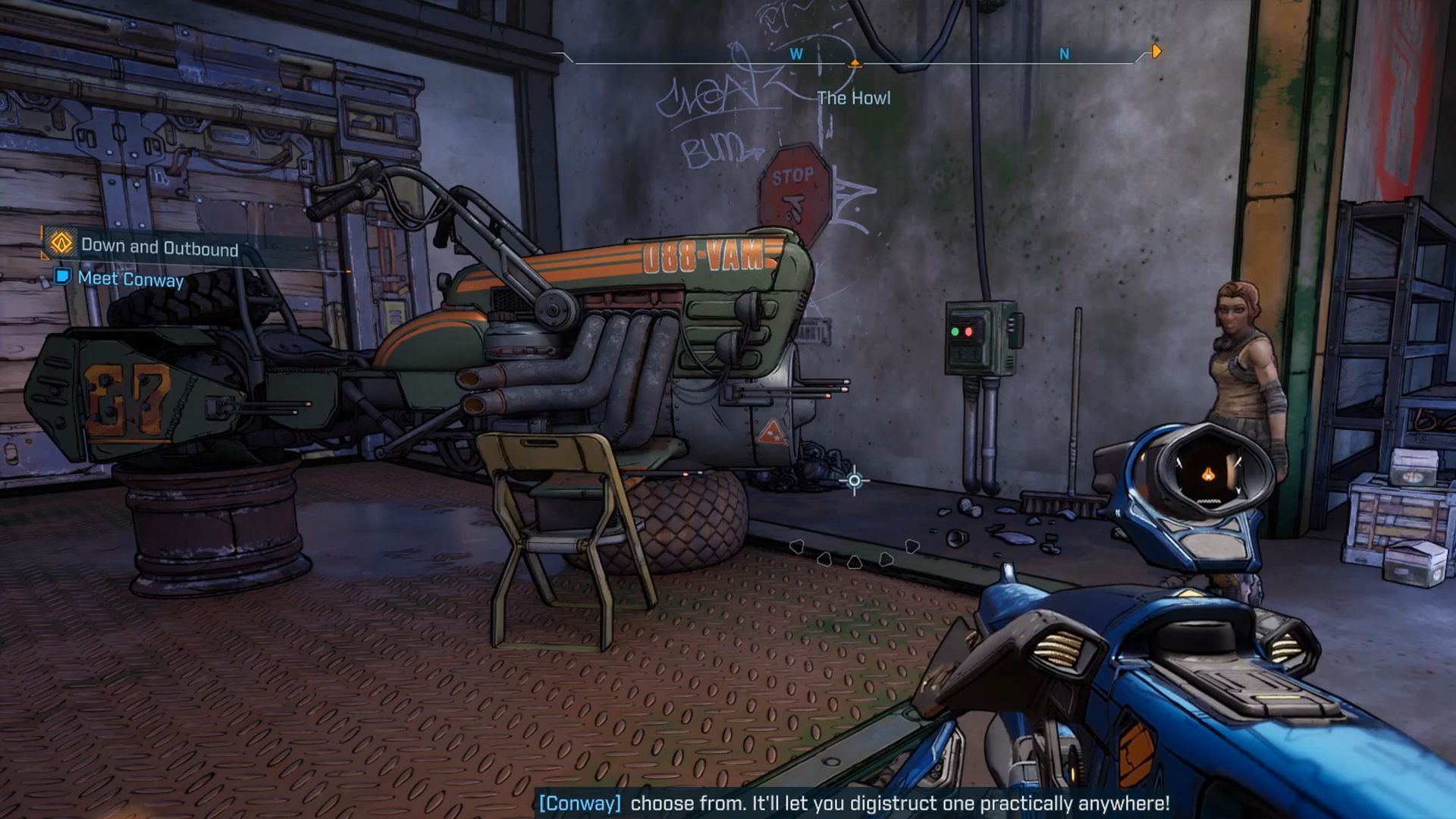Click the crosshair reticle in the center
The image size is (1456, 819).
pyautogui.click(x=853, y=479)
